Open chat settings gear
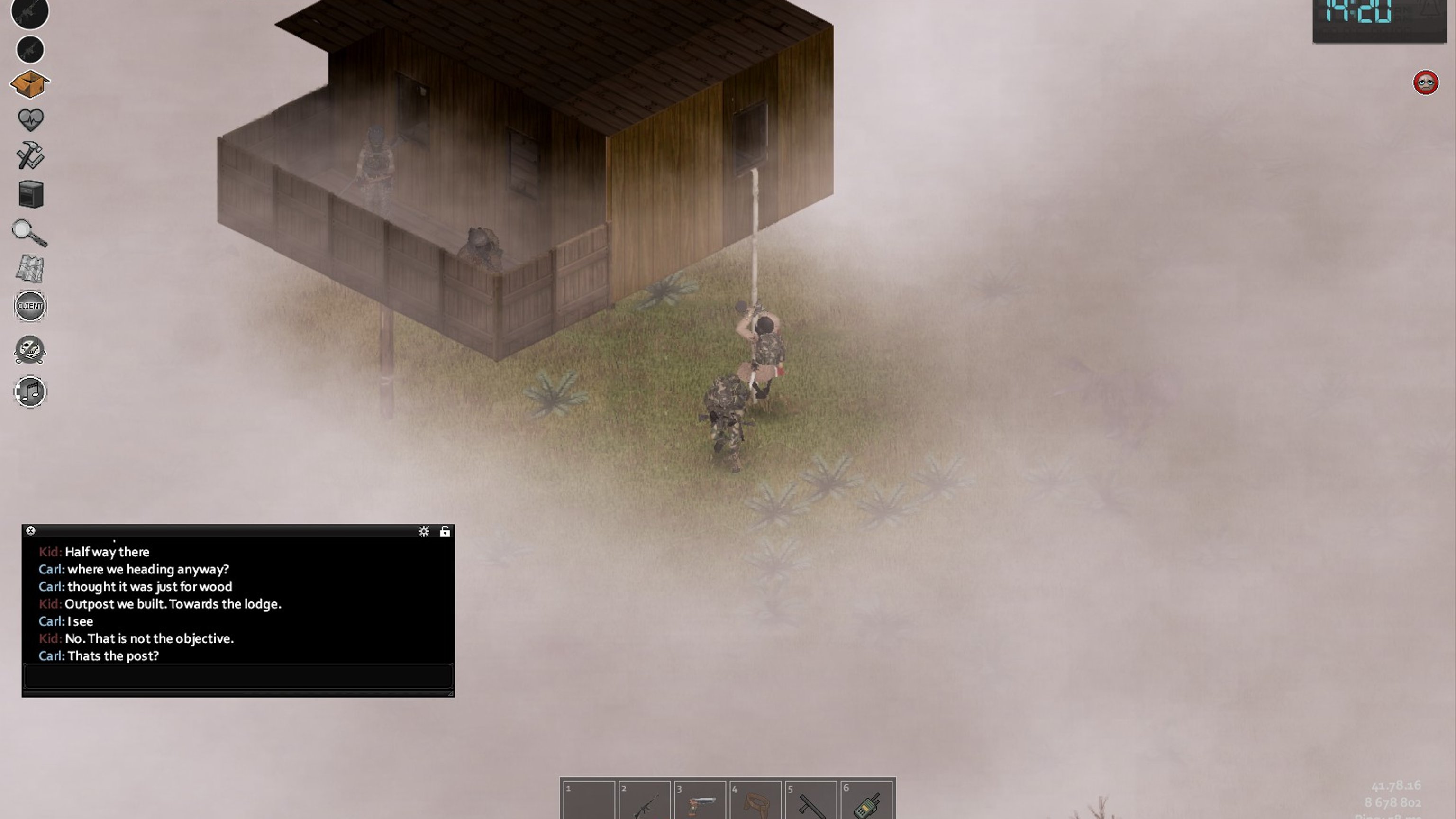 (423, 531)
